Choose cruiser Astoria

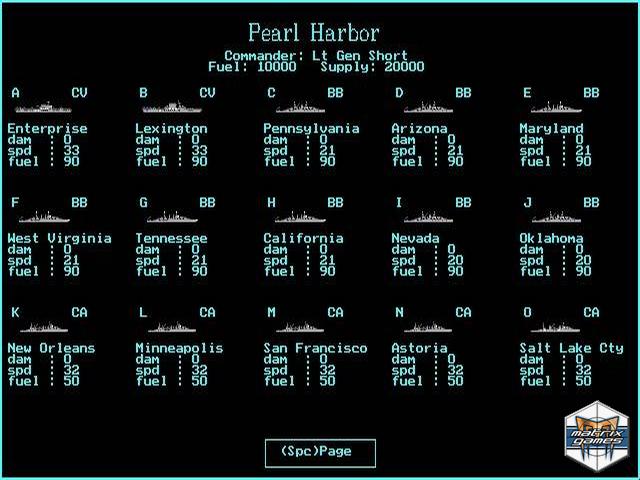click(x=419, y=348)
